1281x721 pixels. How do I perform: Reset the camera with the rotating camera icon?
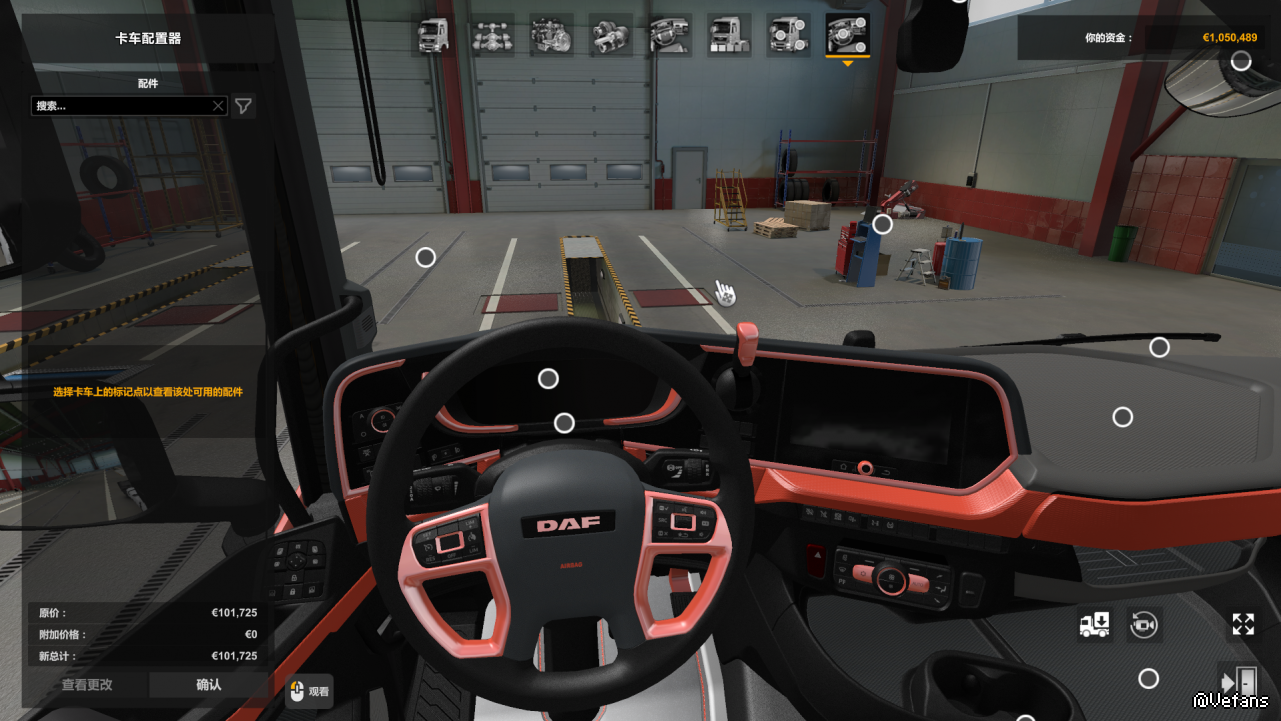point(1144,625)
